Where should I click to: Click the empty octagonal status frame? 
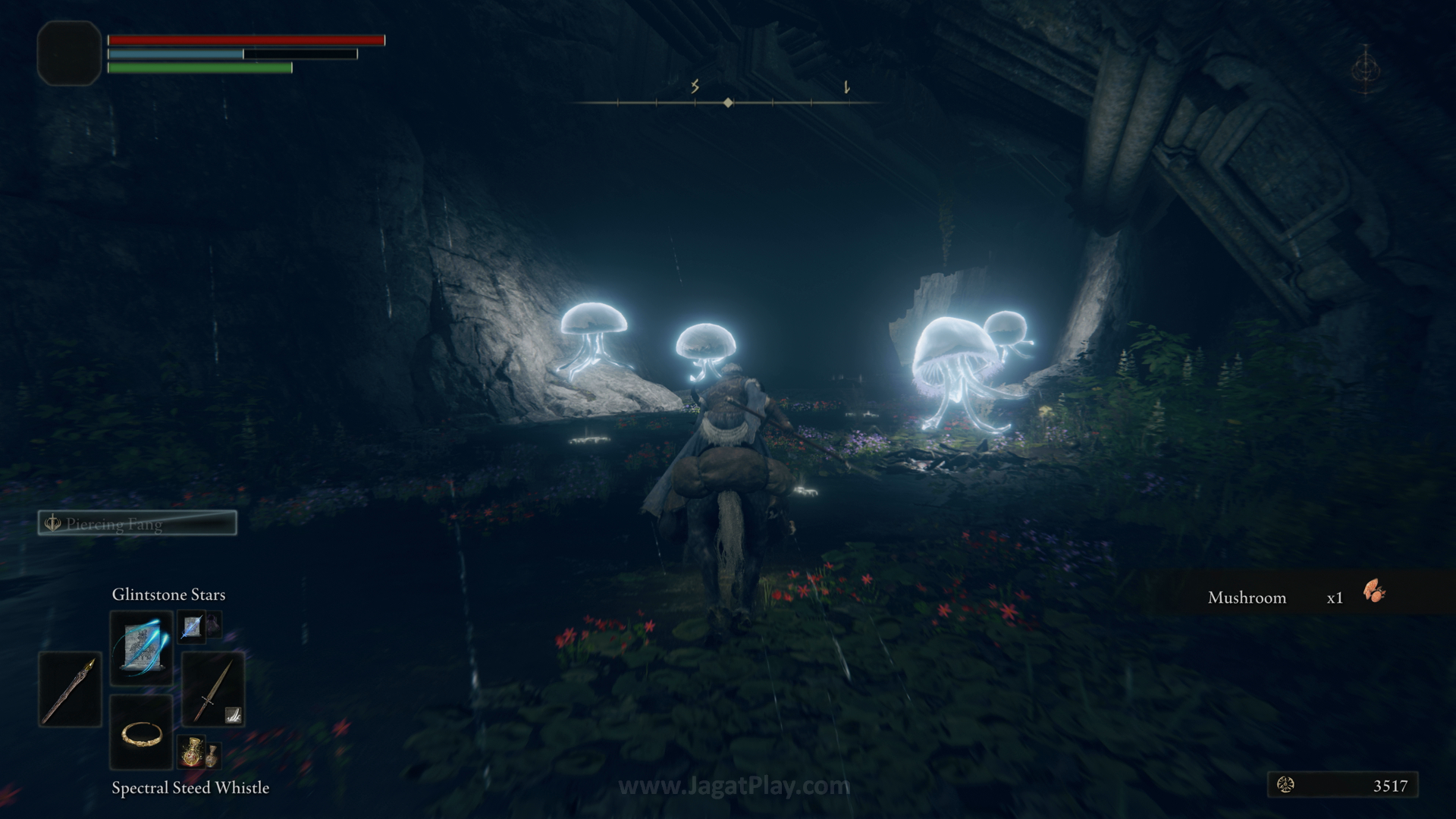(69, 53)
